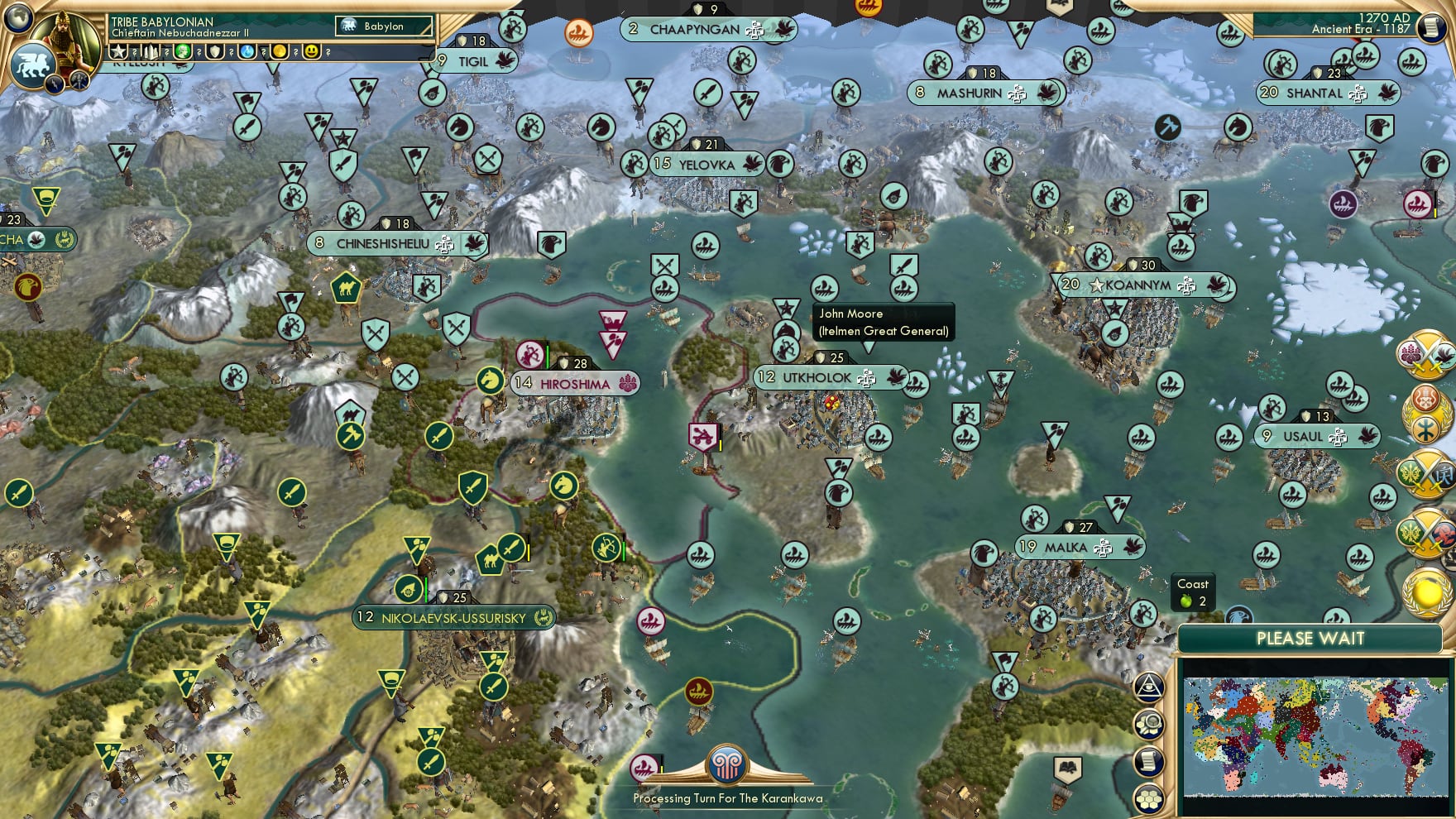1456x819 pixels.
Task: Open the notification log scroll icon
Action: click(x=1149, y=759)
